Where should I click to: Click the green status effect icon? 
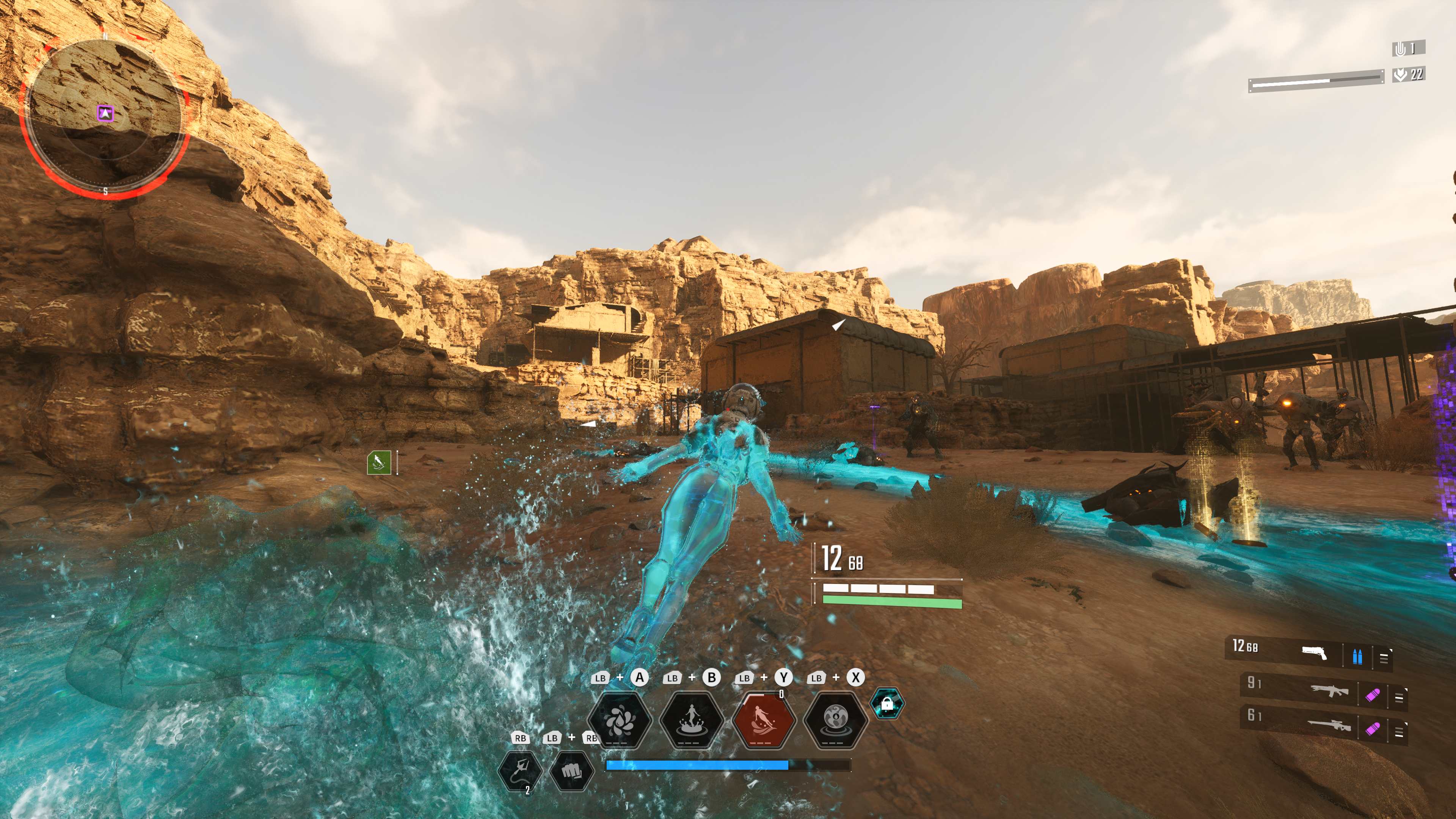coord(379,463)
